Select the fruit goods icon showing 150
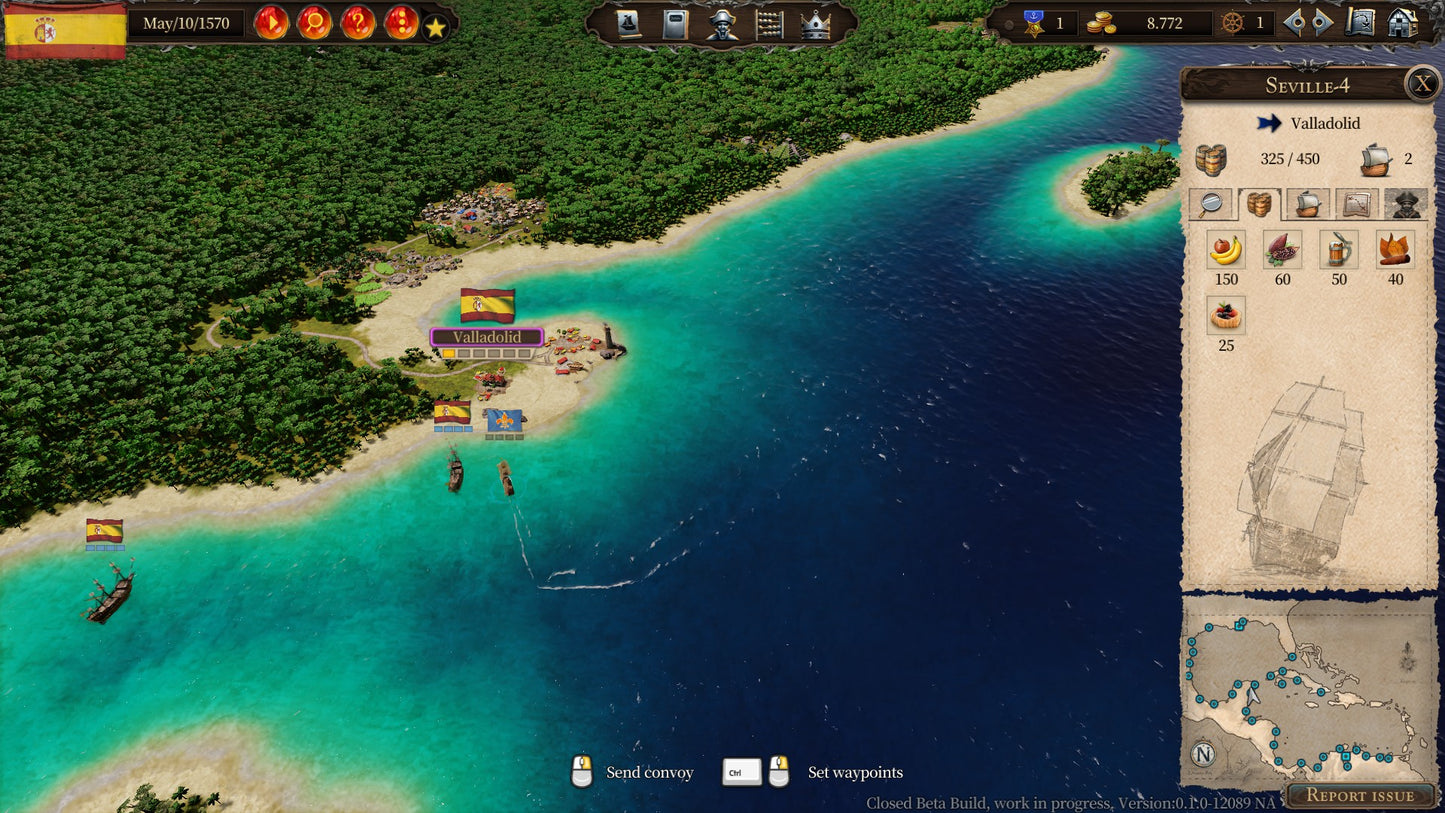This screenshot has width=1445, height=813. point(1226,250)
